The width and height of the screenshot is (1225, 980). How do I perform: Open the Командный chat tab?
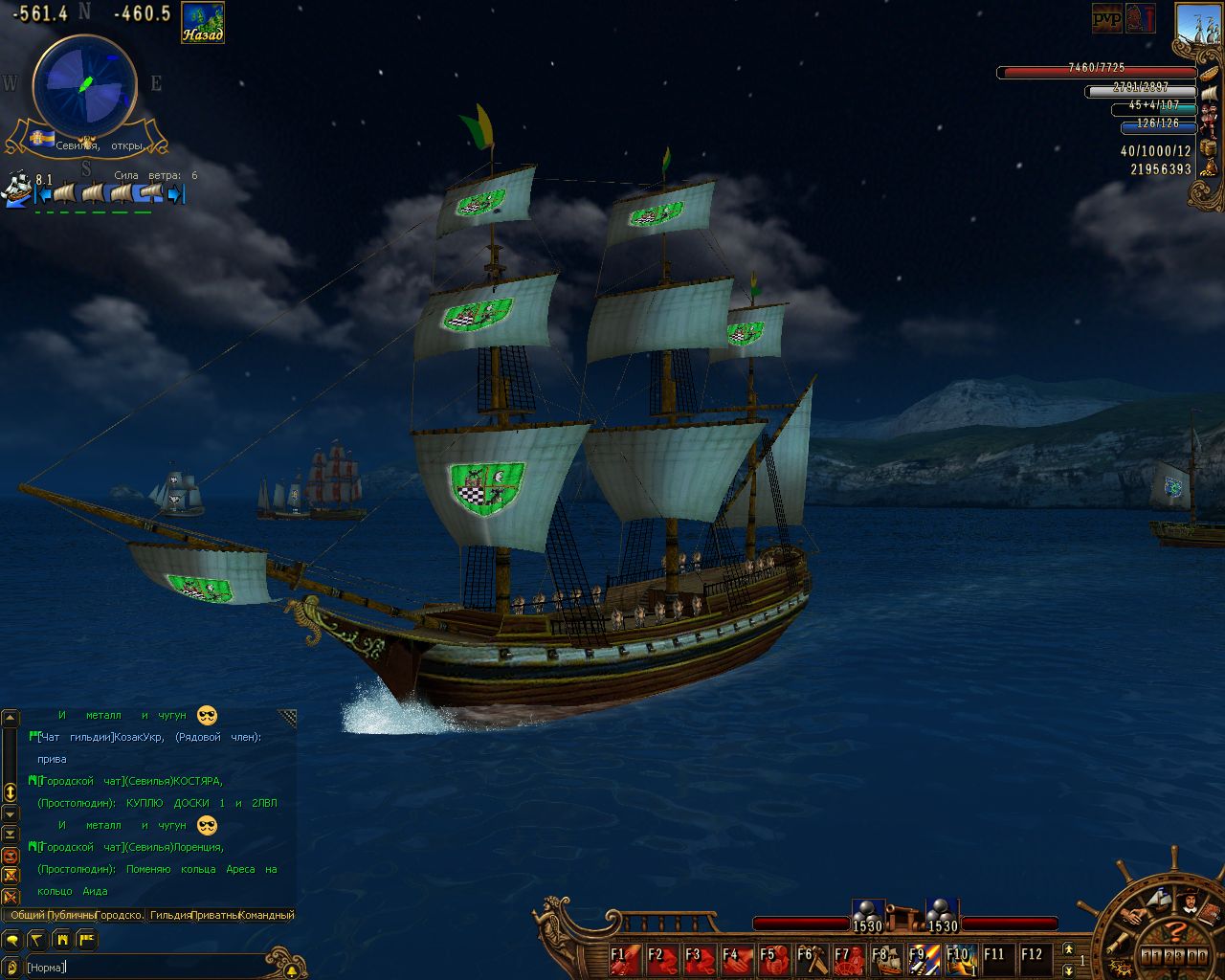click(x=266, y=915)
